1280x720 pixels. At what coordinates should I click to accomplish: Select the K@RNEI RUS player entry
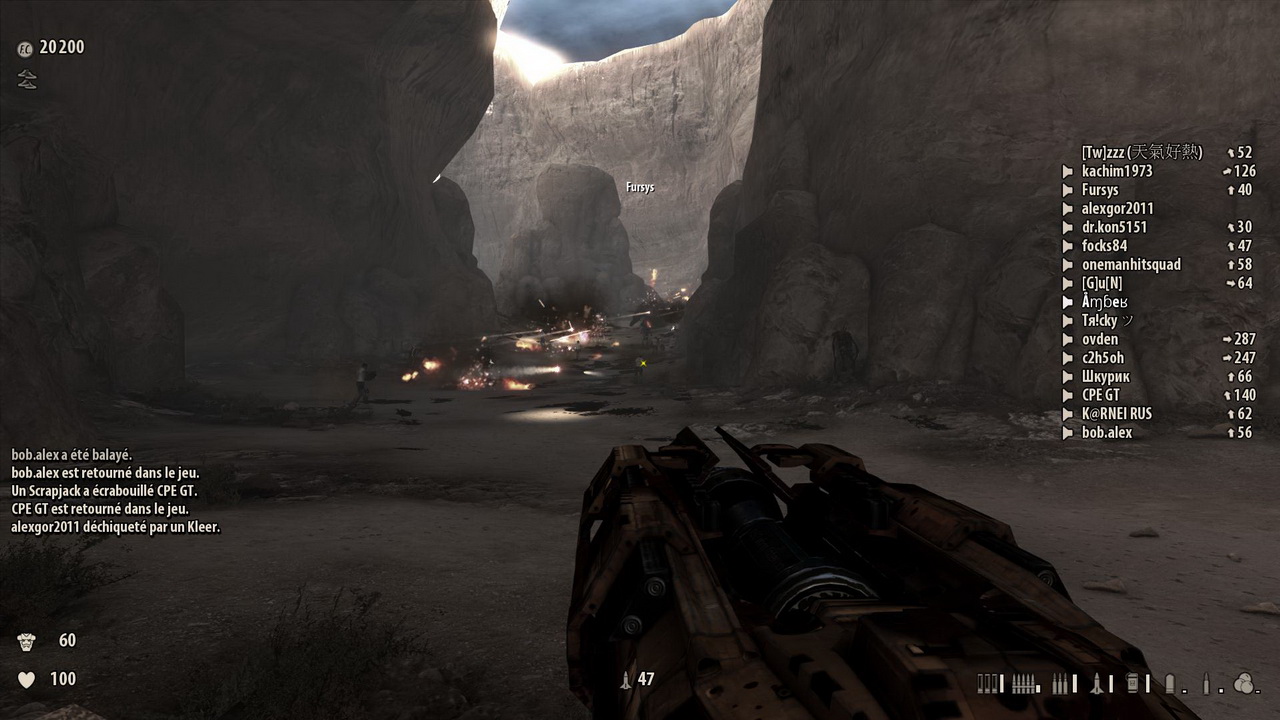coord(1116,414)
